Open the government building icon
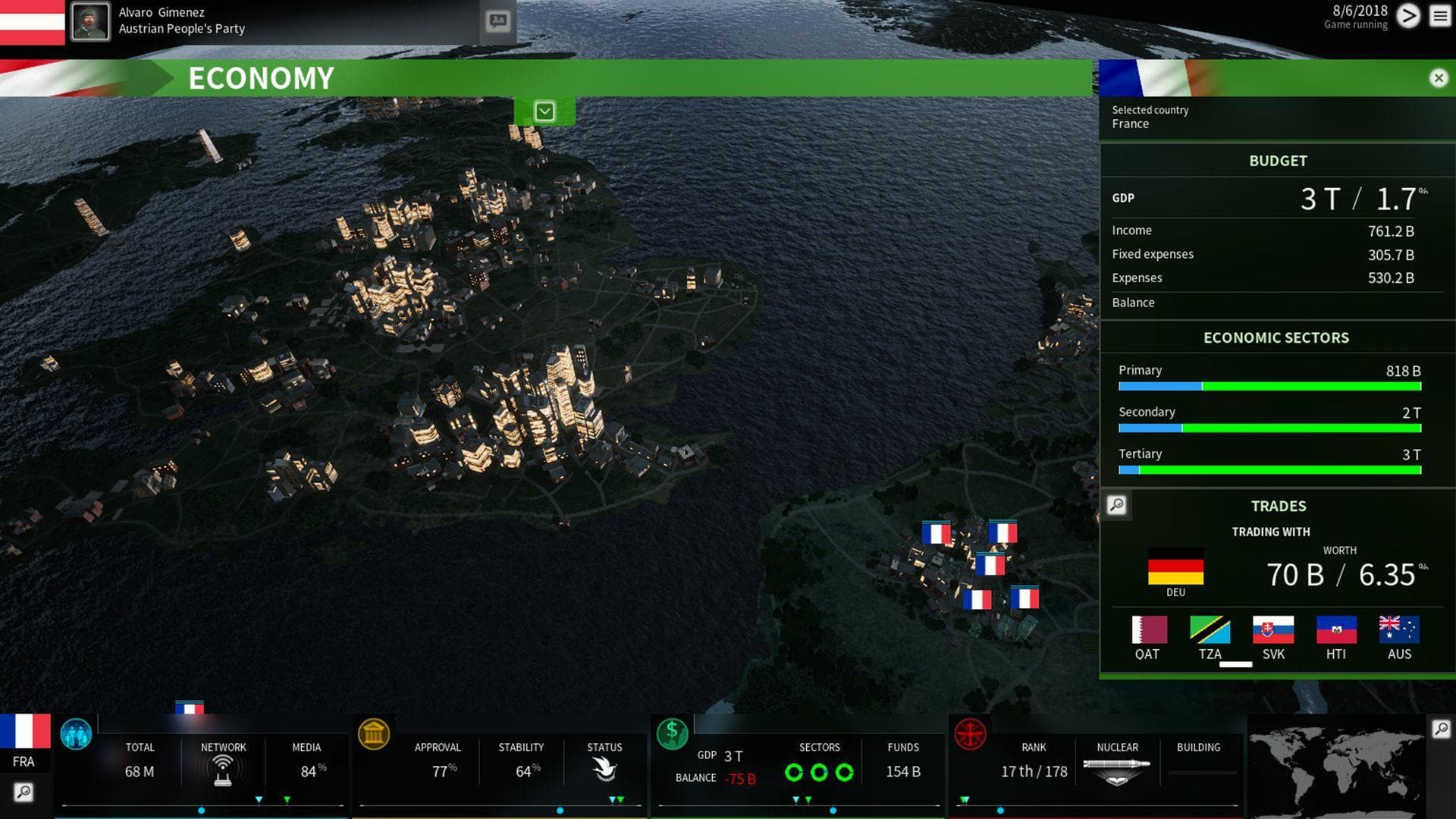1456x819 pixels. (374, 734)
